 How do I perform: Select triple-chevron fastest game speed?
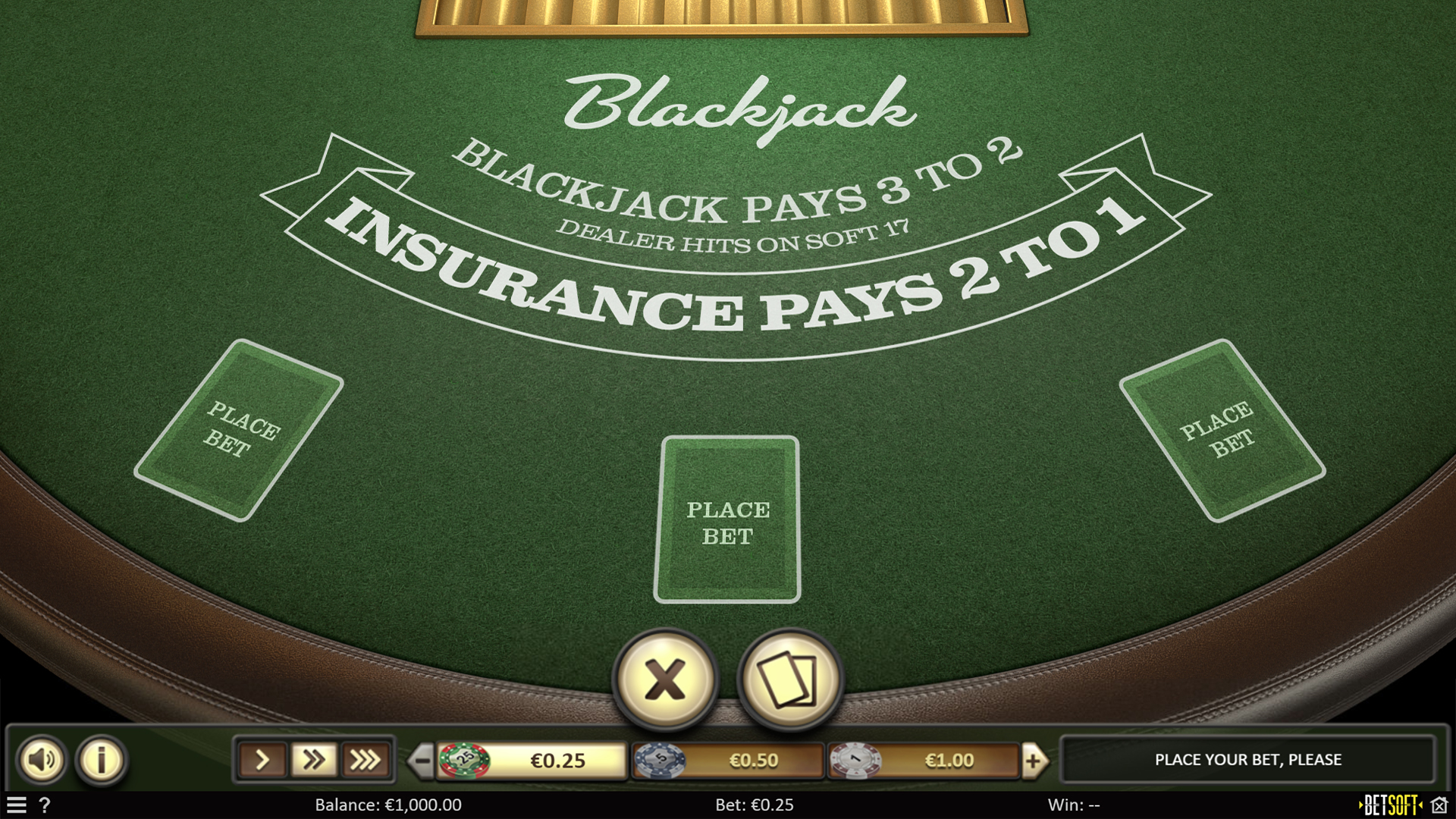click(x=366, y=759)
